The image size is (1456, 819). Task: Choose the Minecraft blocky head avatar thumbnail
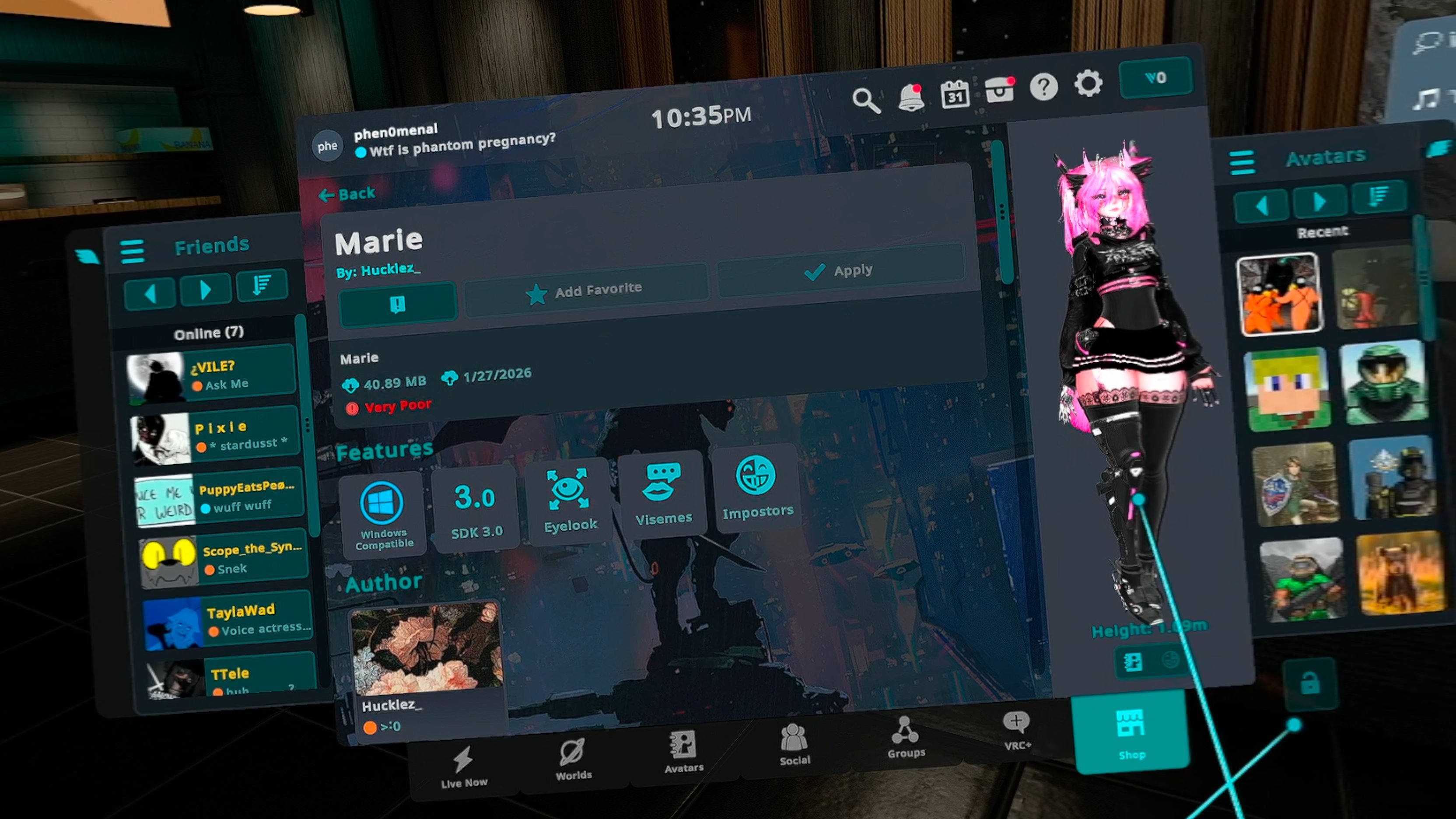[1287, 389]
